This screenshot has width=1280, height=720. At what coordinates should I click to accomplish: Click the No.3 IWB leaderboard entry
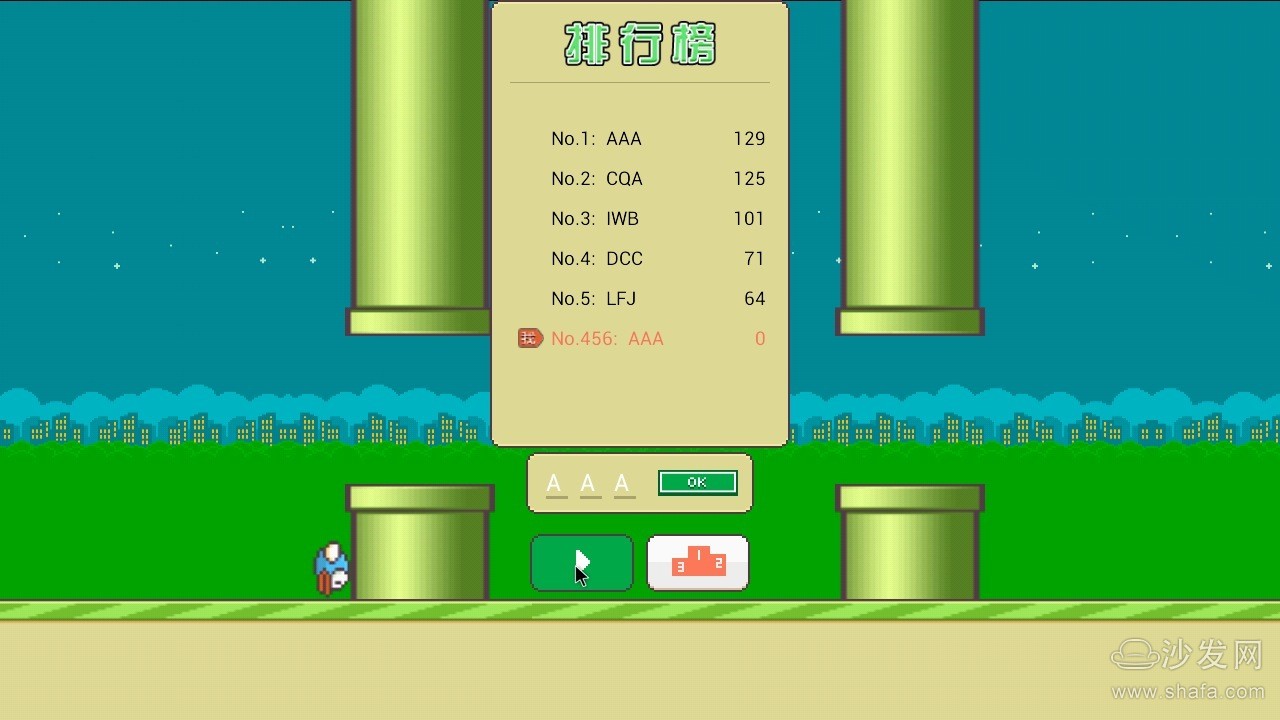coord(595,218)
